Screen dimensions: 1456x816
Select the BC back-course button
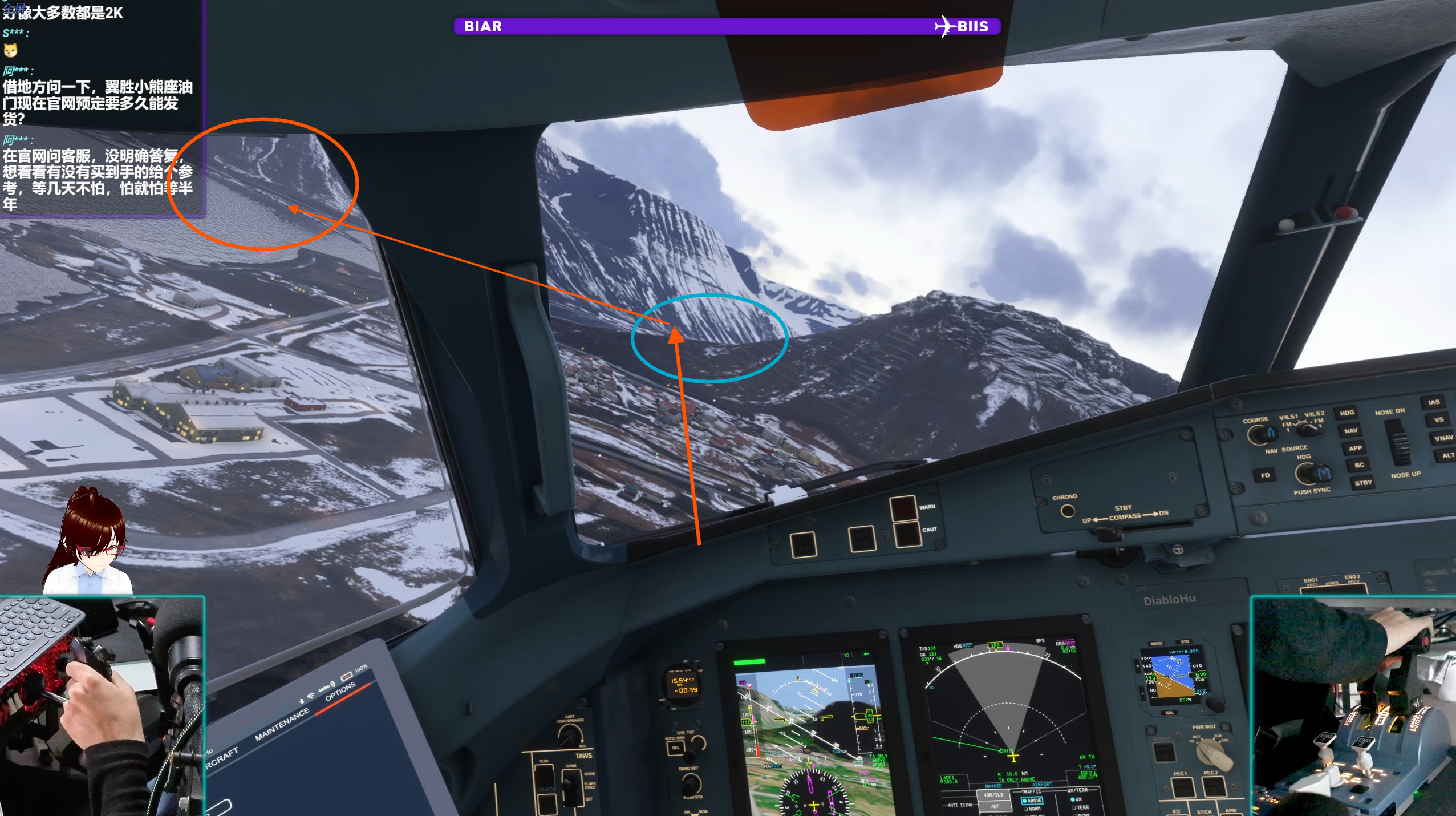click(x=1359, y=466)
